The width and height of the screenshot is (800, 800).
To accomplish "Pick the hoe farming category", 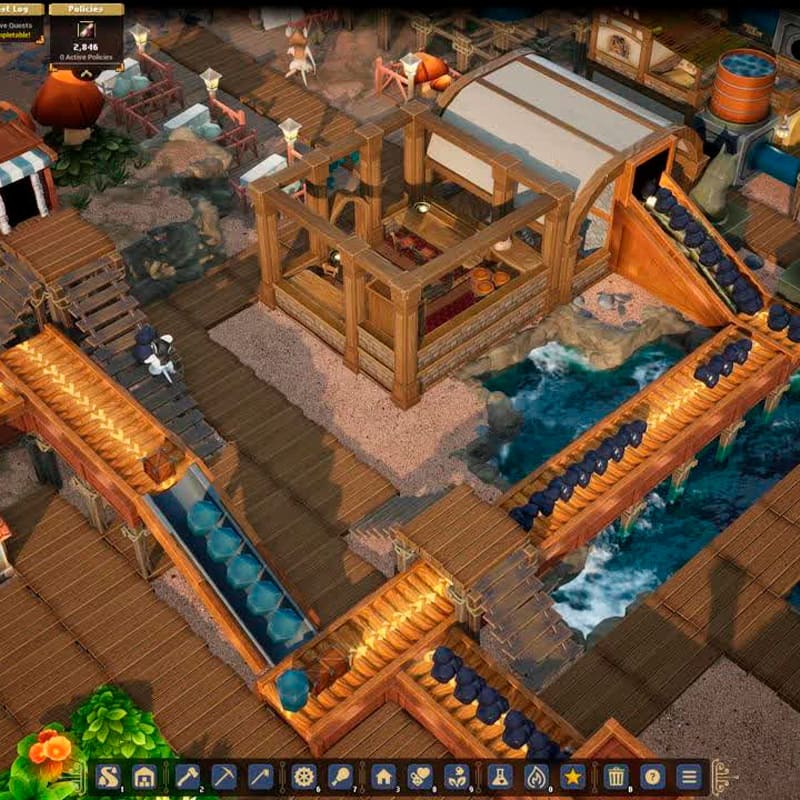I will tap(261, 776).
